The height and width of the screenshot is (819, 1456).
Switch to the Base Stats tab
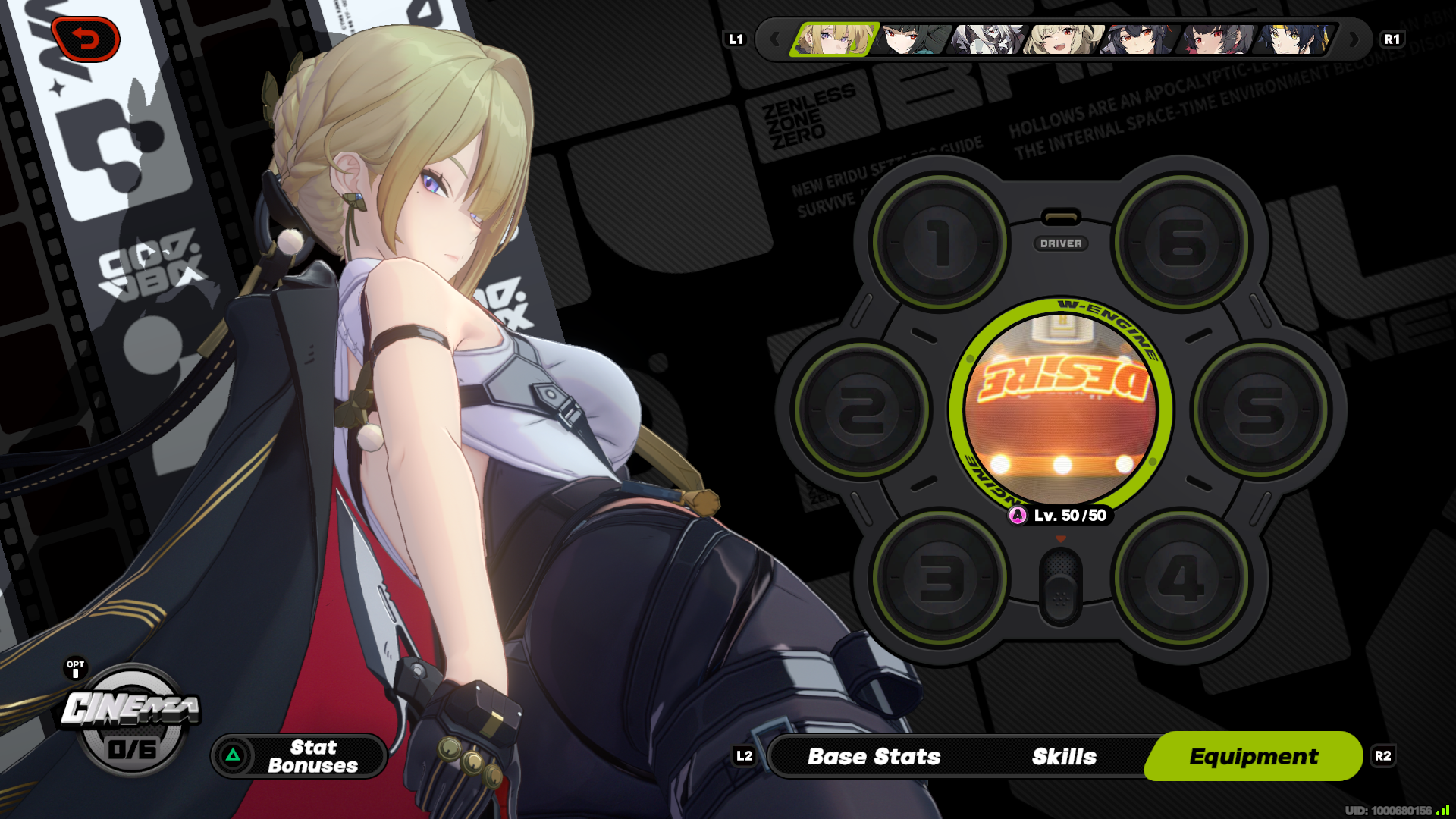coord(874,756)
